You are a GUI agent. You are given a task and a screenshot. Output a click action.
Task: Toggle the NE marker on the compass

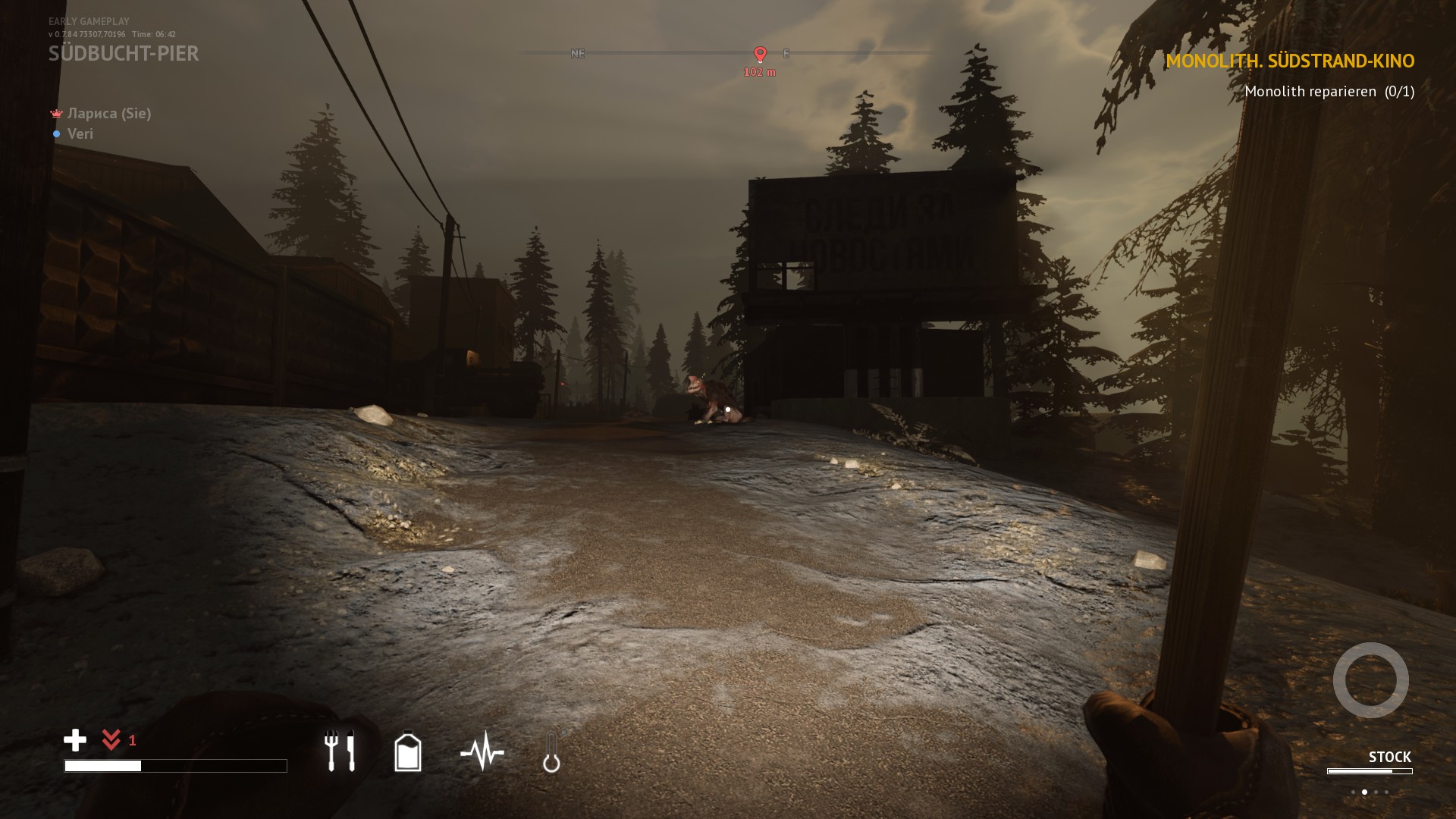(x=579, y=54)
